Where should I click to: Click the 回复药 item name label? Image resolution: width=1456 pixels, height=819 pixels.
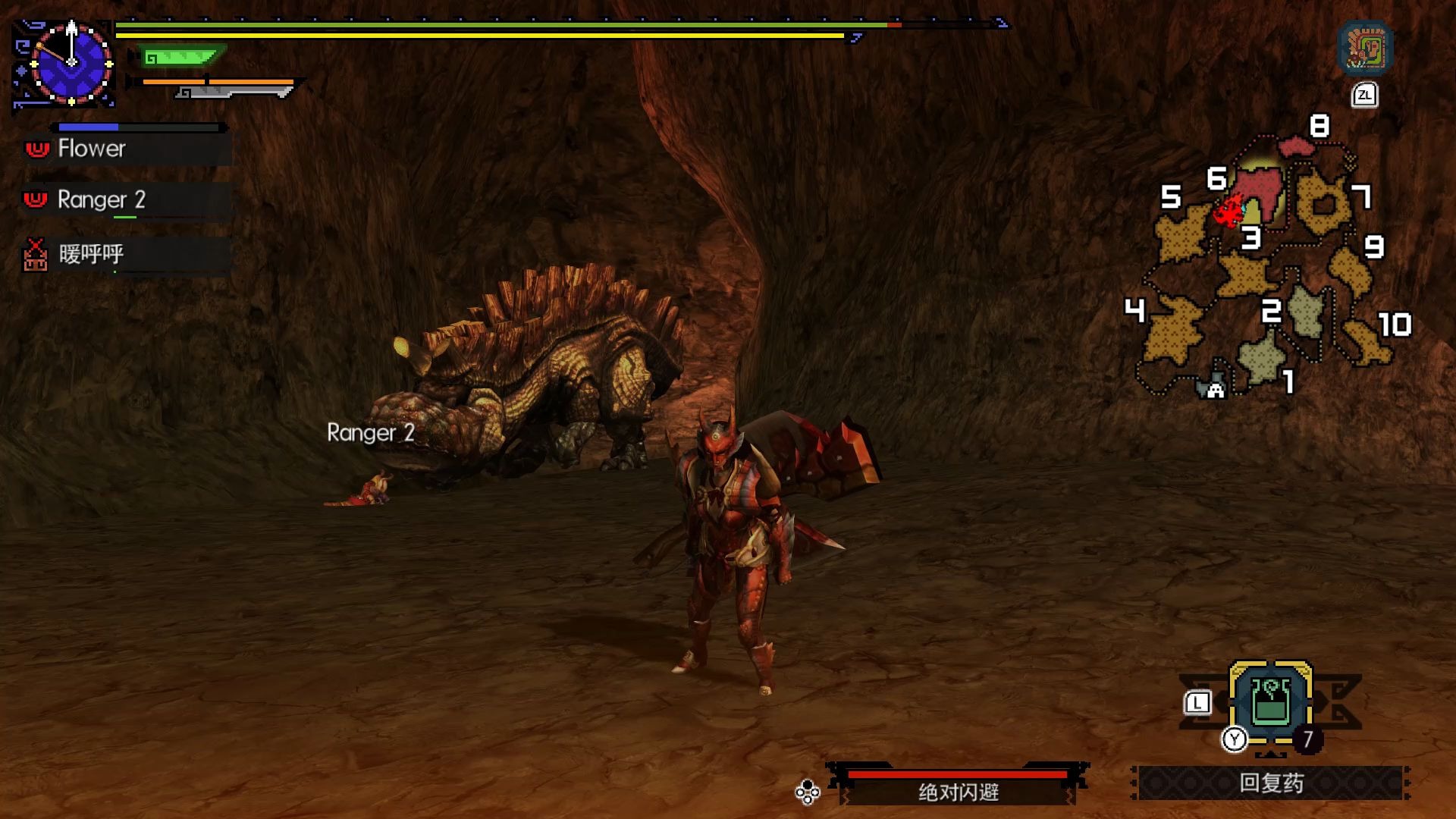(1271, 783)
